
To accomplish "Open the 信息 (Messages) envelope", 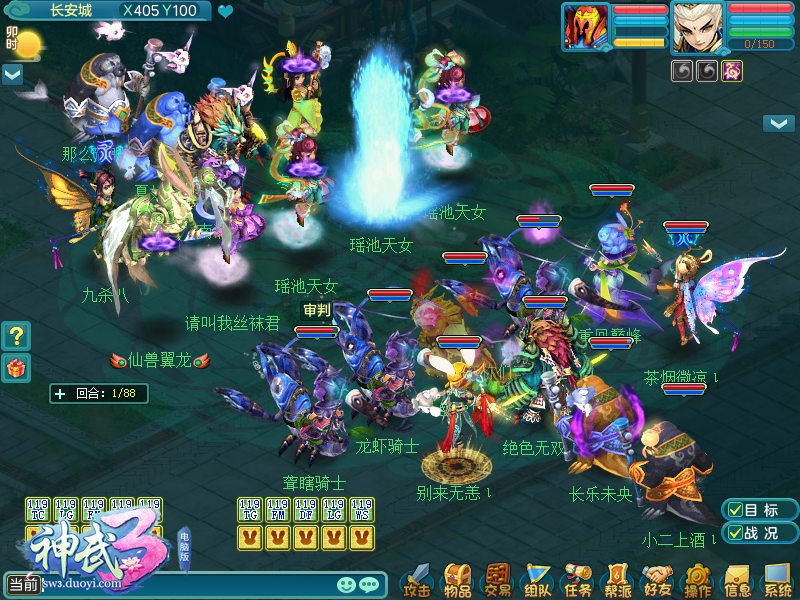I will [738, 579].
